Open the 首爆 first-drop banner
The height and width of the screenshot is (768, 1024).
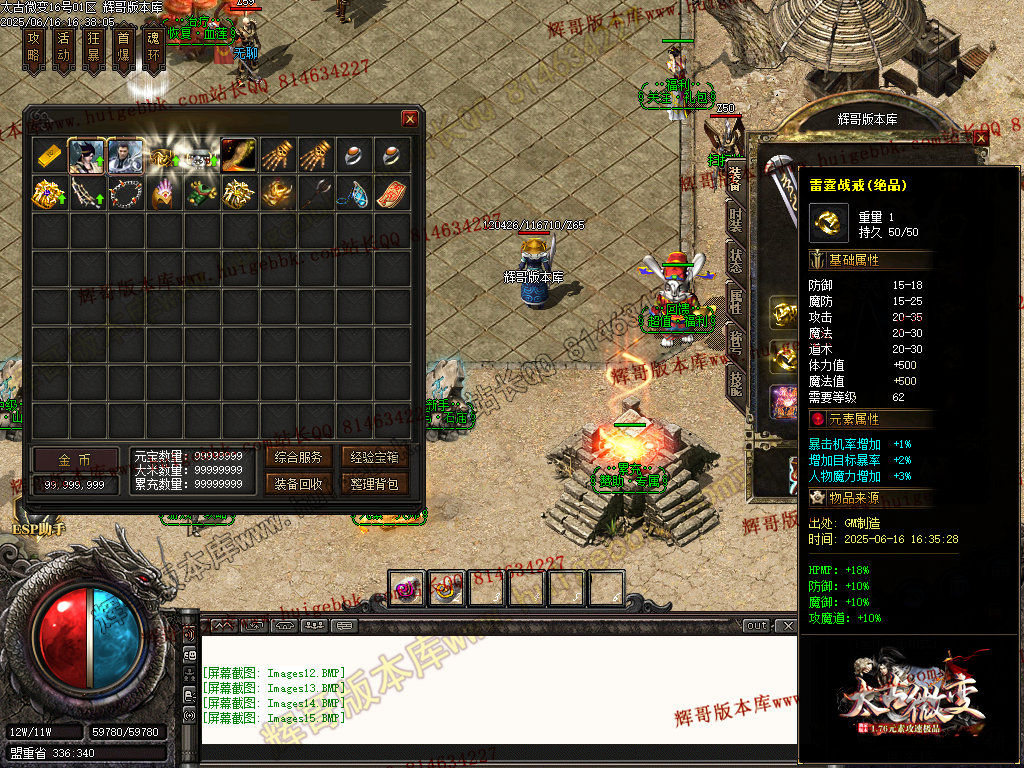coord(123,47)
